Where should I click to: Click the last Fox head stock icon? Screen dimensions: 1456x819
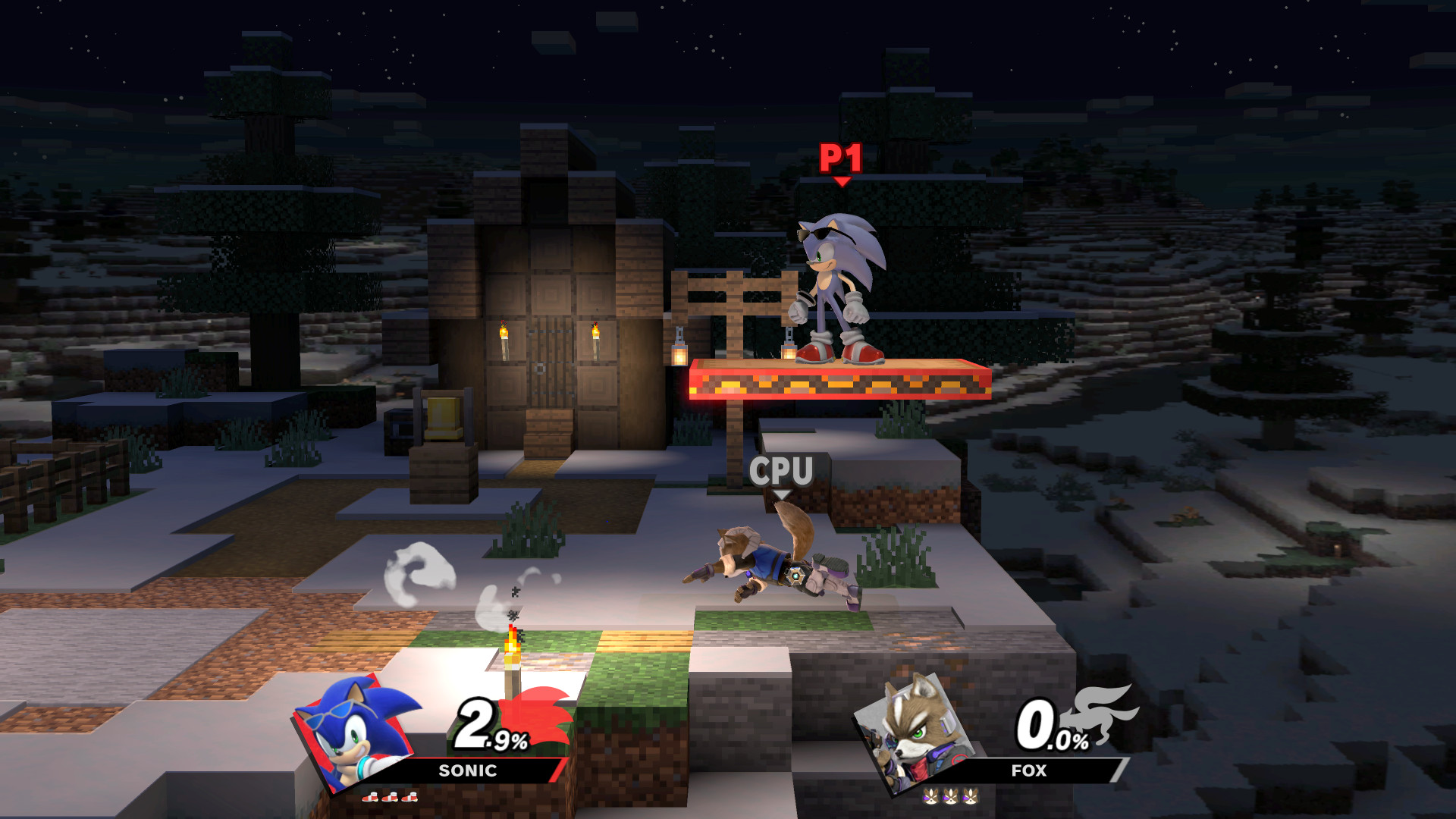click(x=971, y=797)
